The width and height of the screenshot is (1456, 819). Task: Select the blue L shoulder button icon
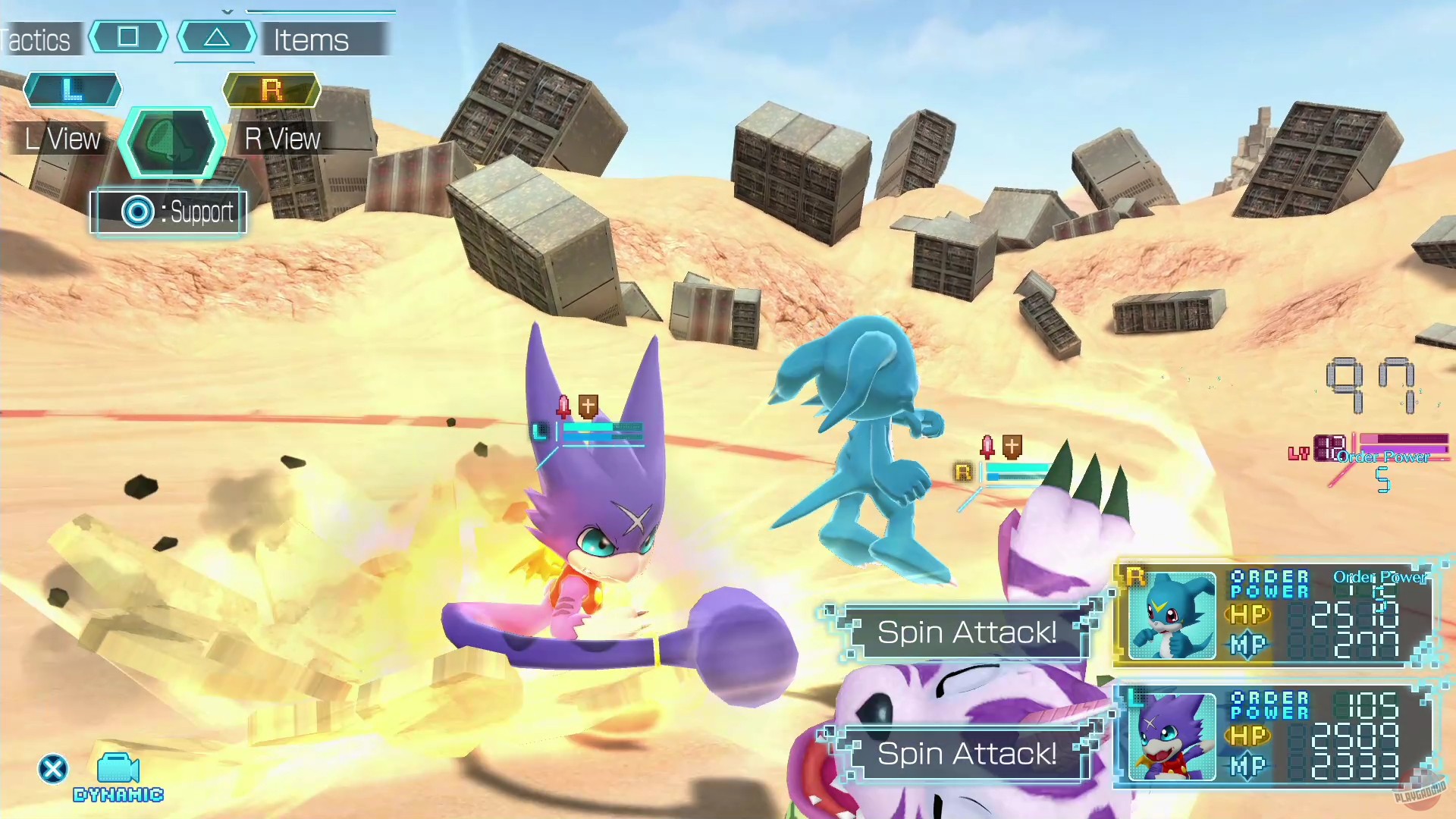click(x=73, y=89)
